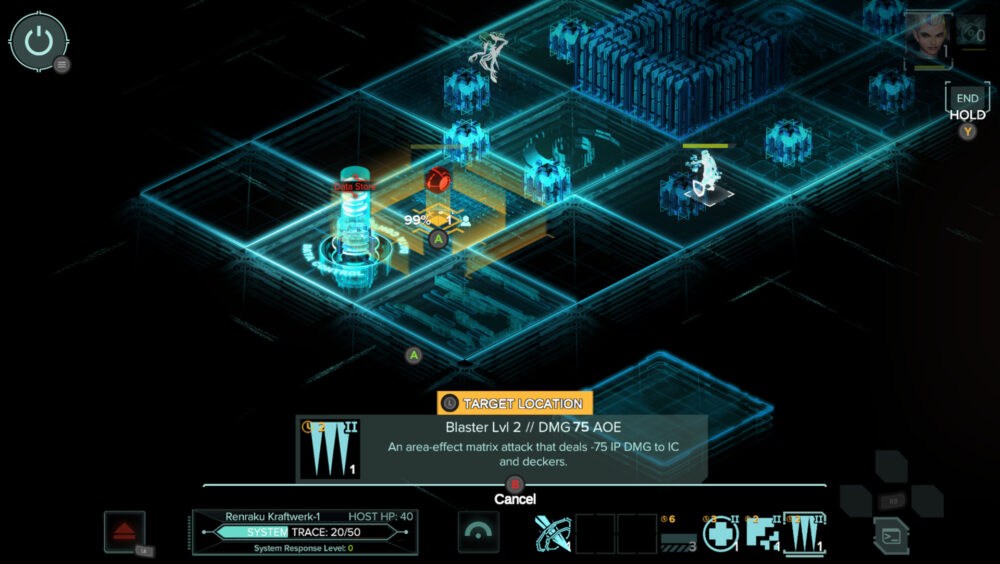End the current turn

(967, 99)
